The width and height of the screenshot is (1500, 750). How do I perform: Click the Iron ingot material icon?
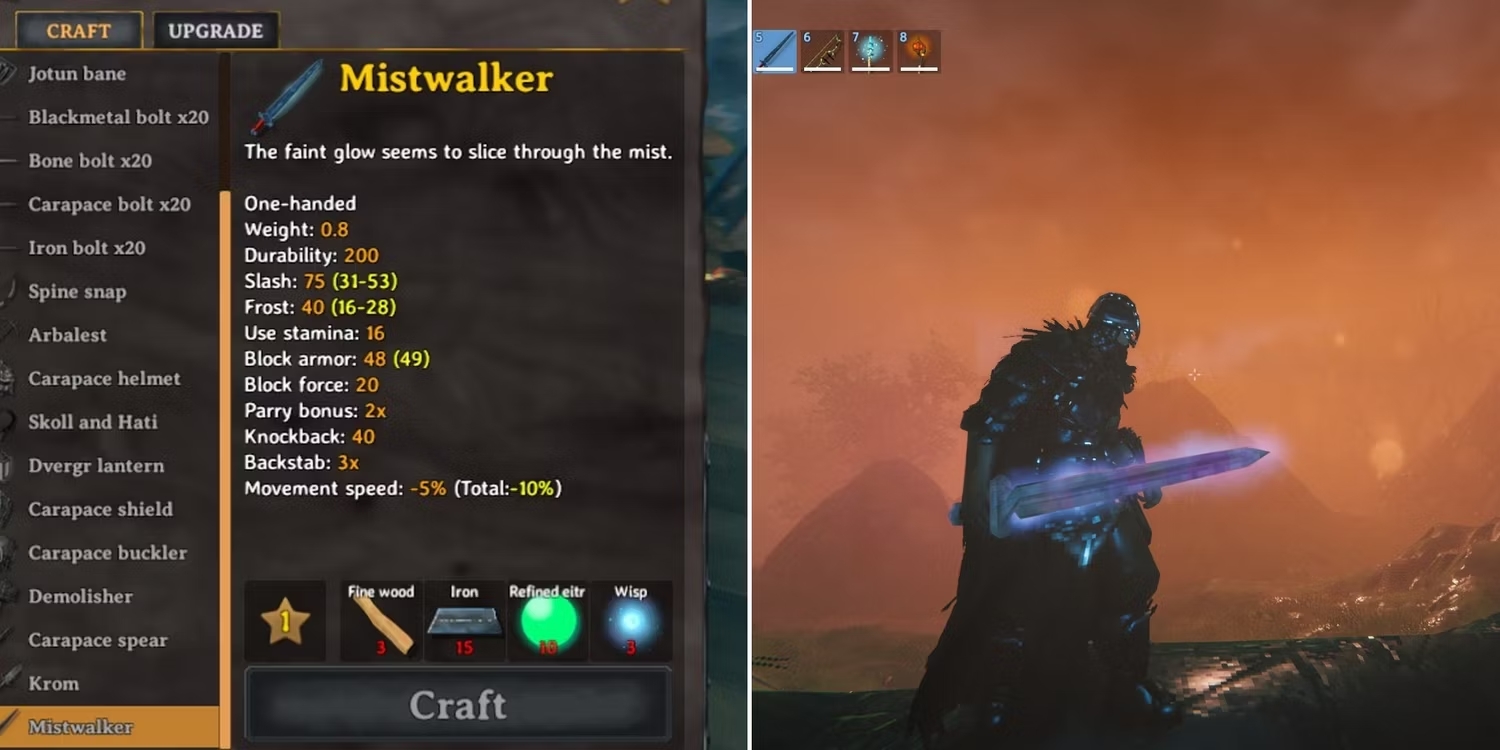click(463, 620)
